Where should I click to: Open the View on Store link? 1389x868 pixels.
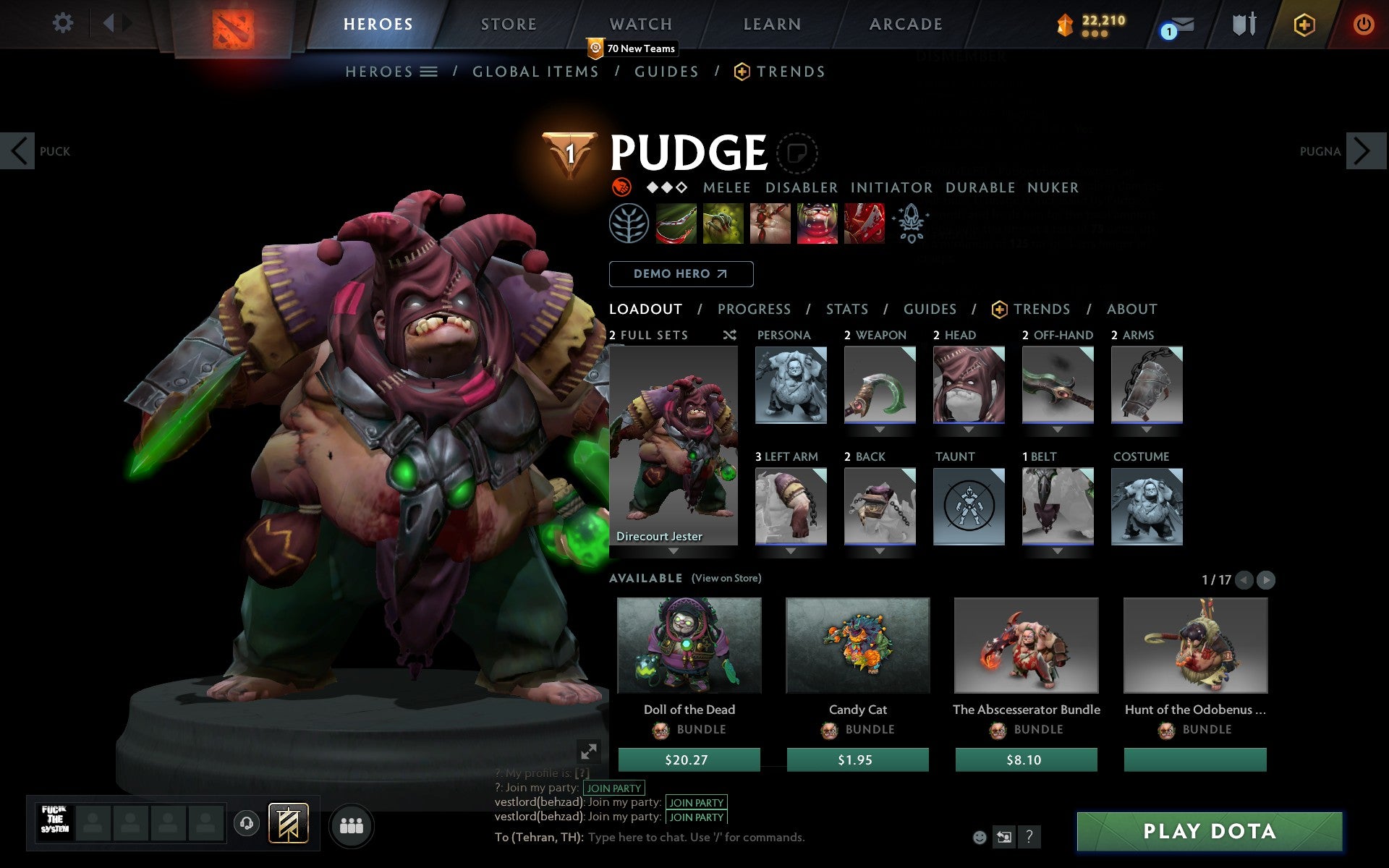[726, 578]
